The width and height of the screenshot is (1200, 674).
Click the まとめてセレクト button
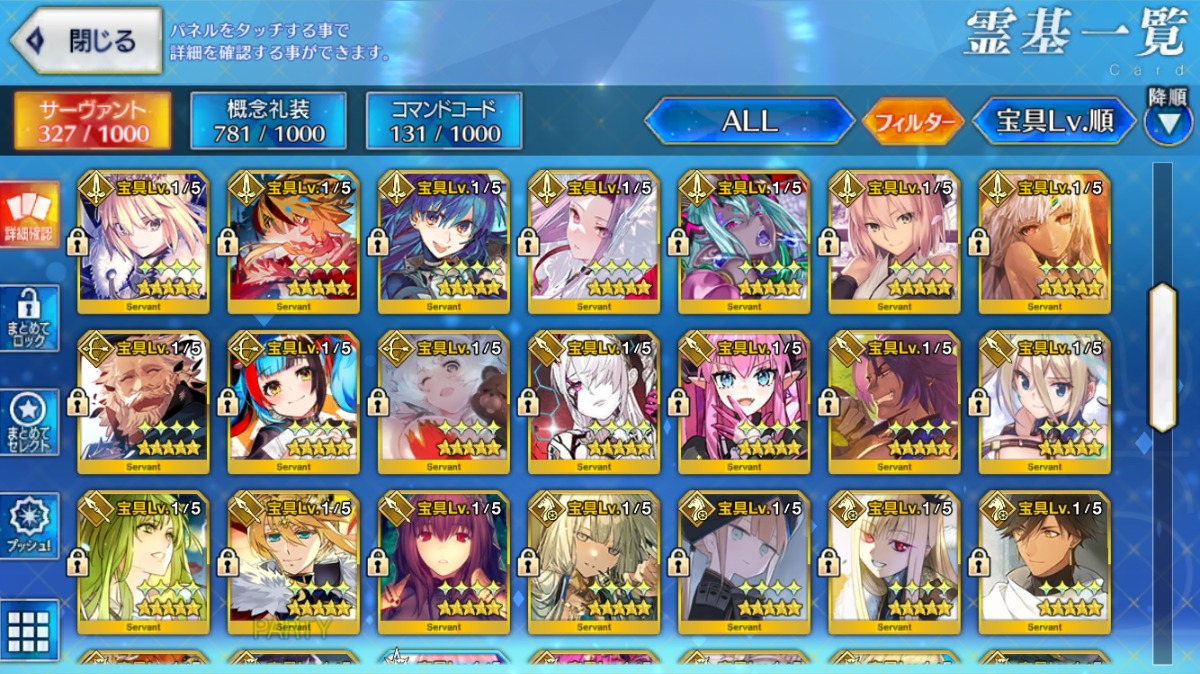pyautogui.click(x=28, y=422)
